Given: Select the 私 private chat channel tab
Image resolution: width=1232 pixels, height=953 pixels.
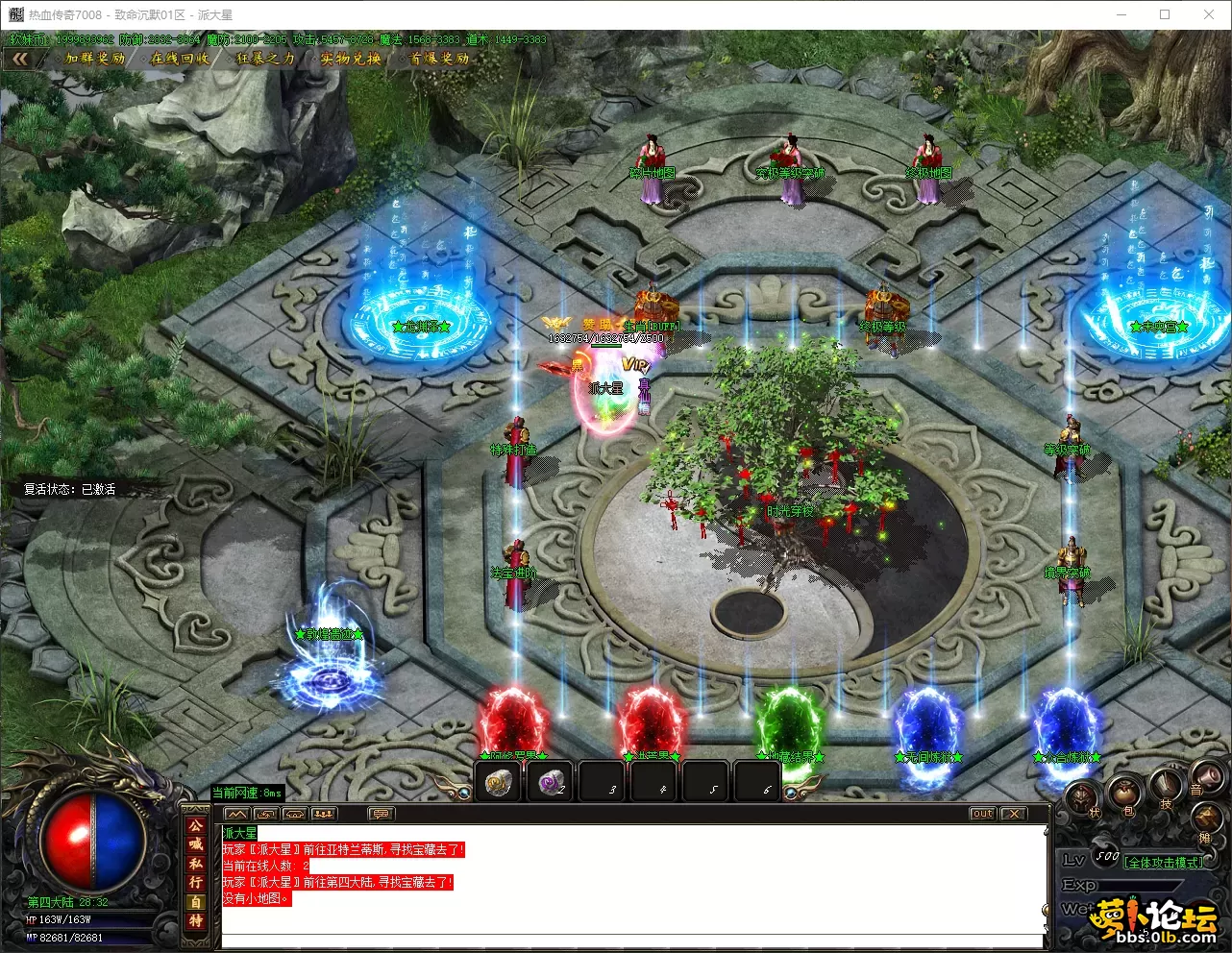Looking at the screenshot, I should tap(196, 863).
